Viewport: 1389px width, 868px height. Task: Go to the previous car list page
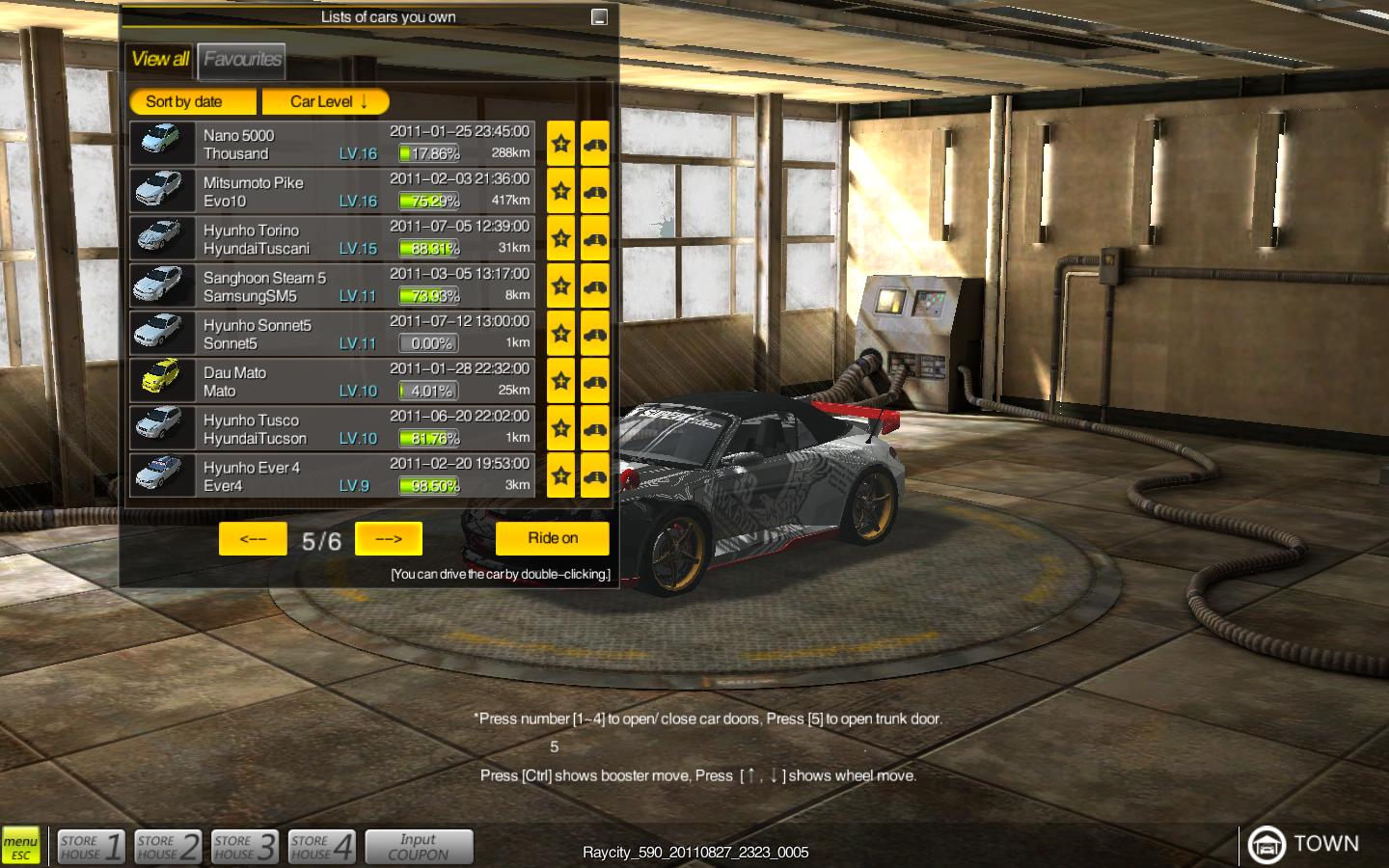[253, 539]
